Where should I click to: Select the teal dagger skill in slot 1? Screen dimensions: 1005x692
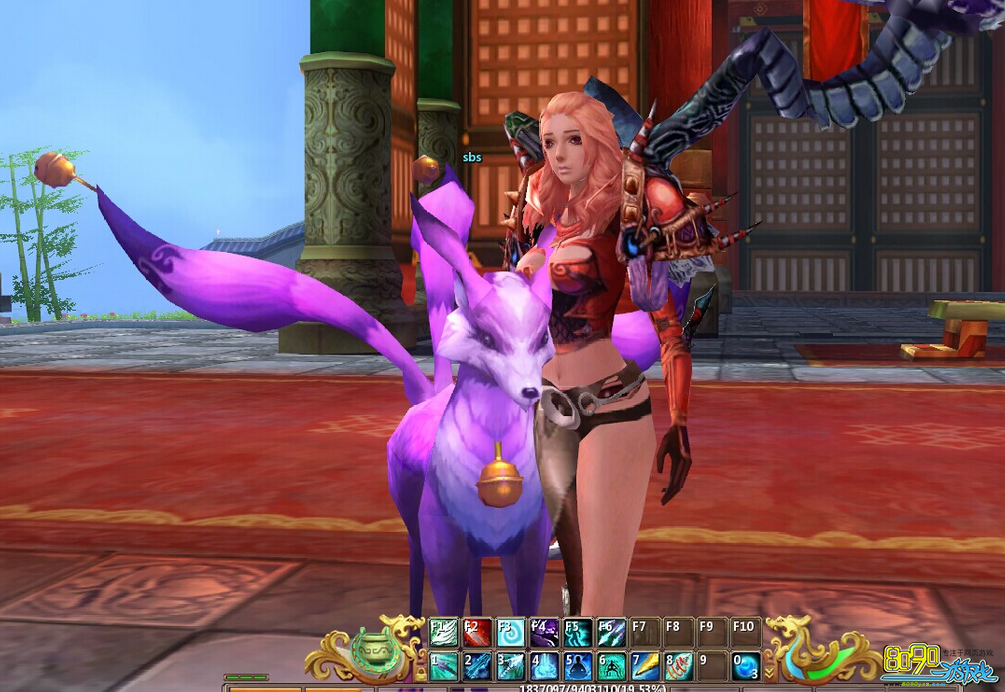[x=444, y=666]
